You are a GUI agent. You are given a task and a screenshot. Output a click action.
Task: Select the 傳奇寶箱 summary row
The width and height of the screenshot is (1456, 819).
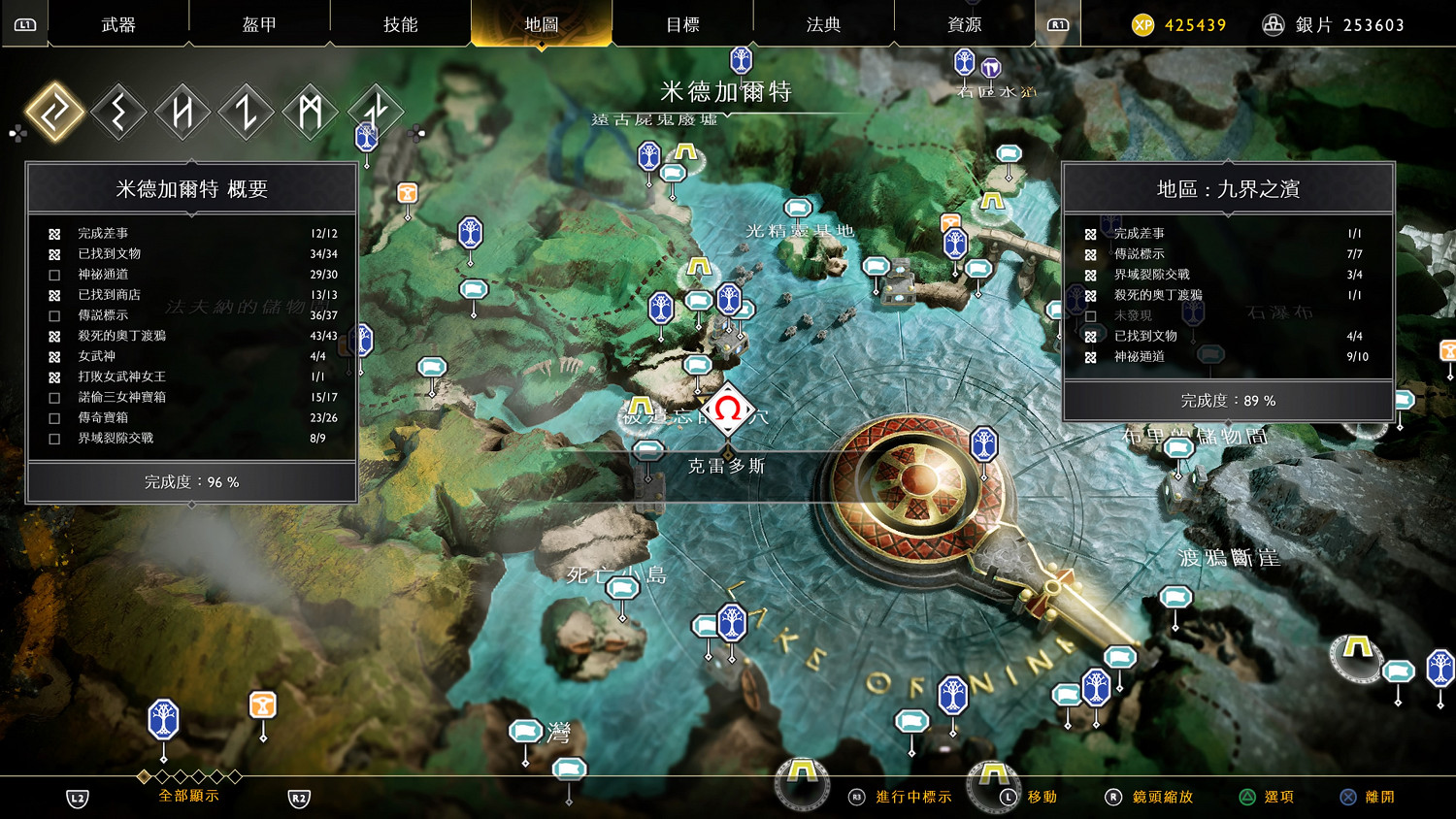(x=192, y=417)
